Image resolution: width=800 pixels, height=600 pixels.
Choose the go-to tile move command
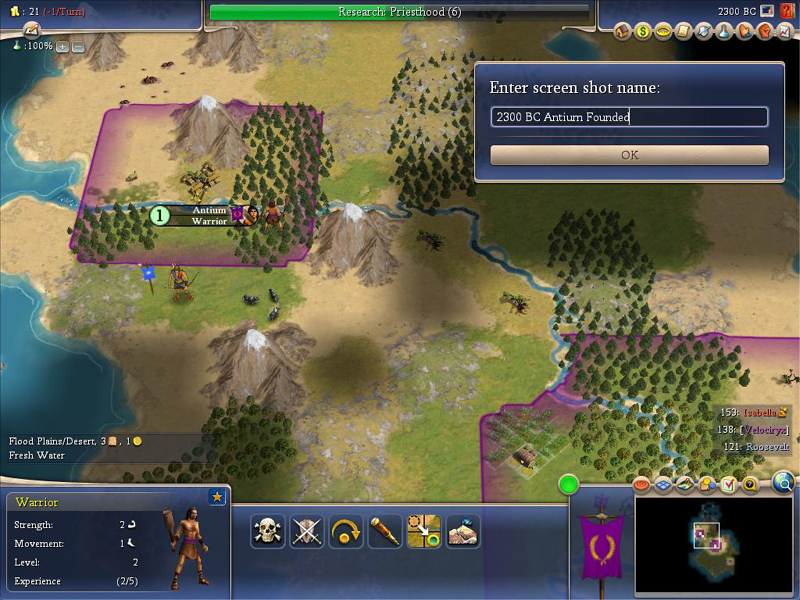[424, 531]
